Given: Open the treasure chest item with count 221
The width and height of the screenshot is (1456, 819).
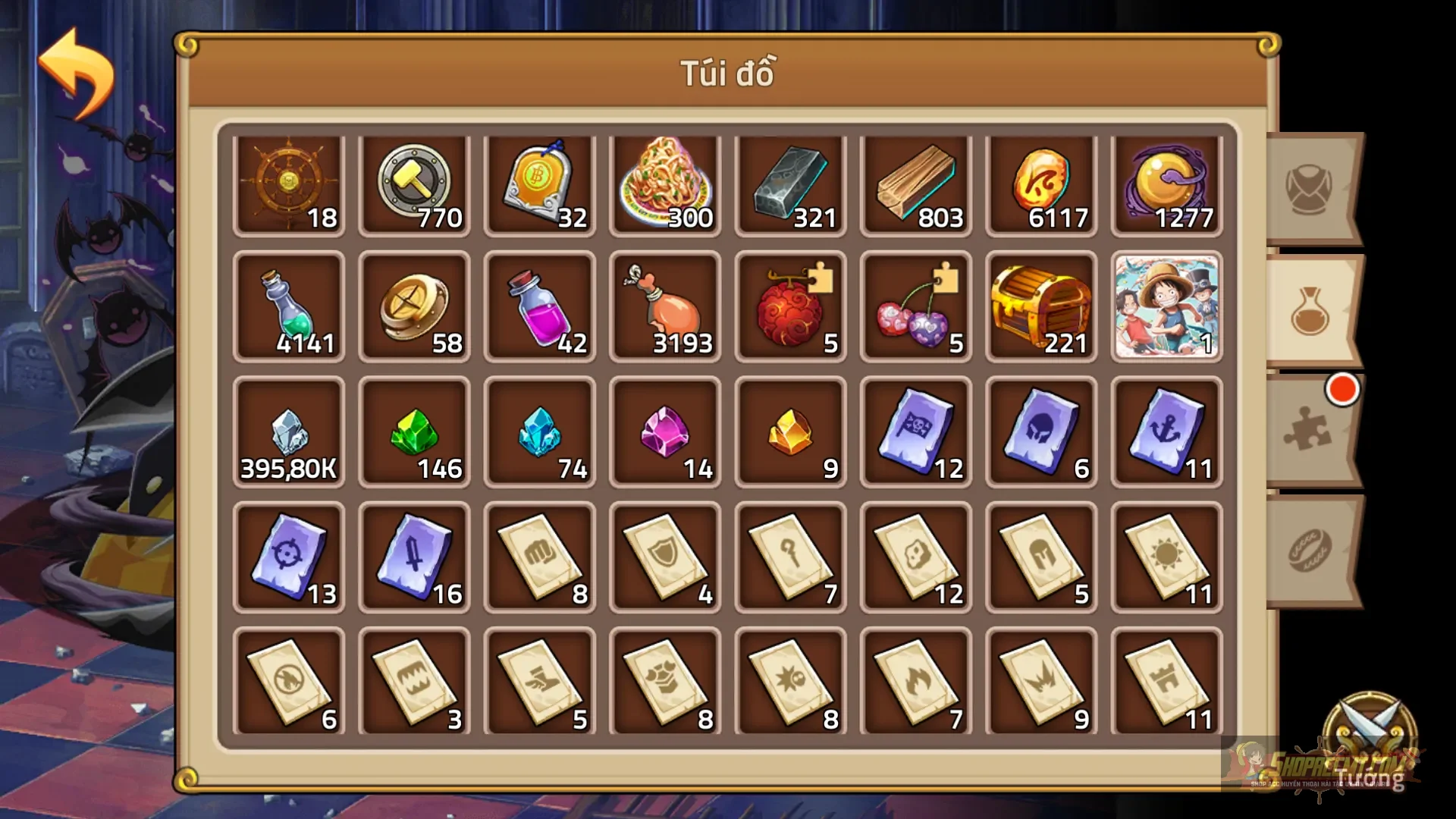Looking at the screenshot, I should (x=1041, y=307).
